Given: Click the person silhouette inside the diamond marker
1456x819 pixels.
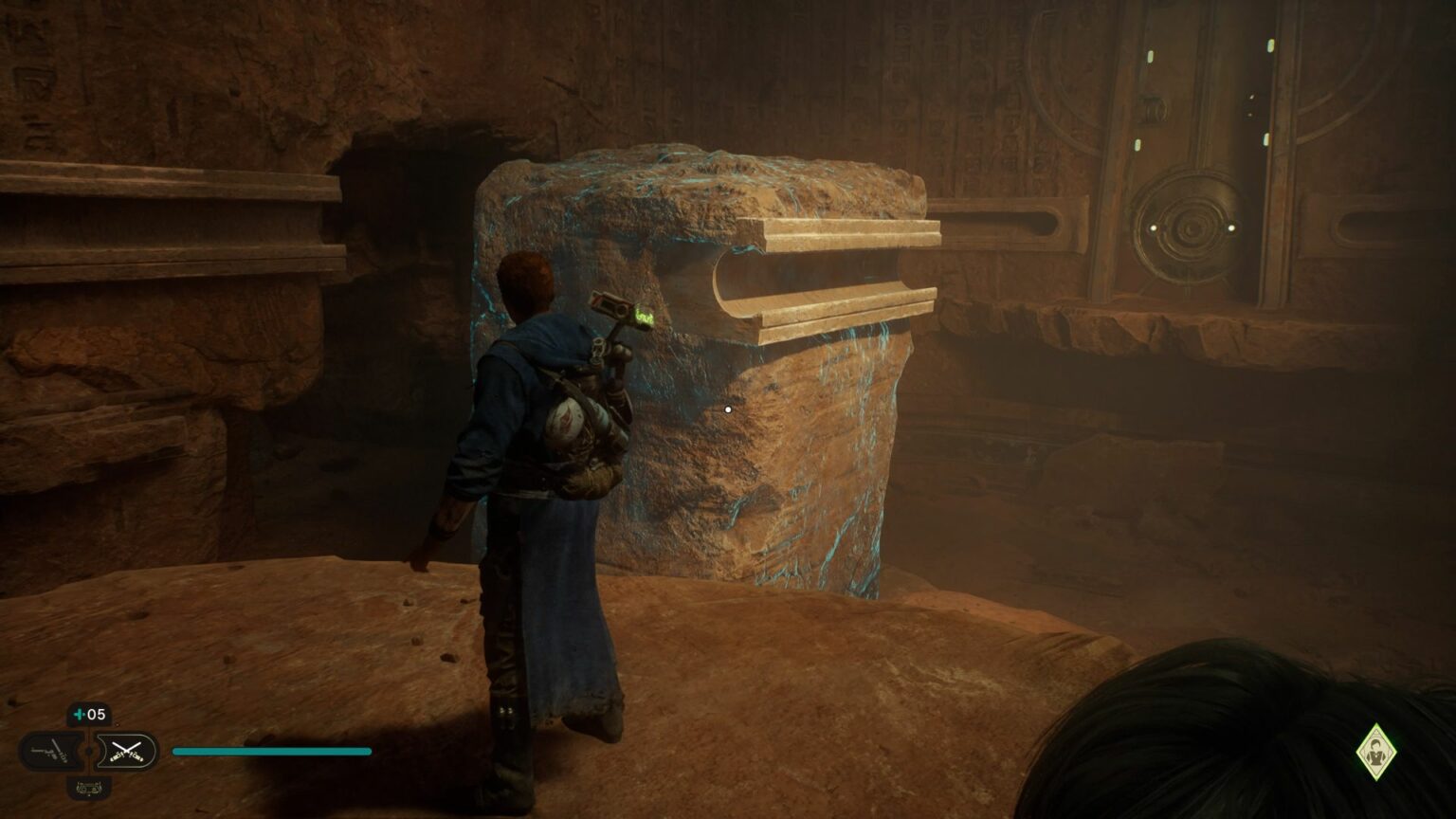Looking at the screenshot, I should (x=1375, y=751).
